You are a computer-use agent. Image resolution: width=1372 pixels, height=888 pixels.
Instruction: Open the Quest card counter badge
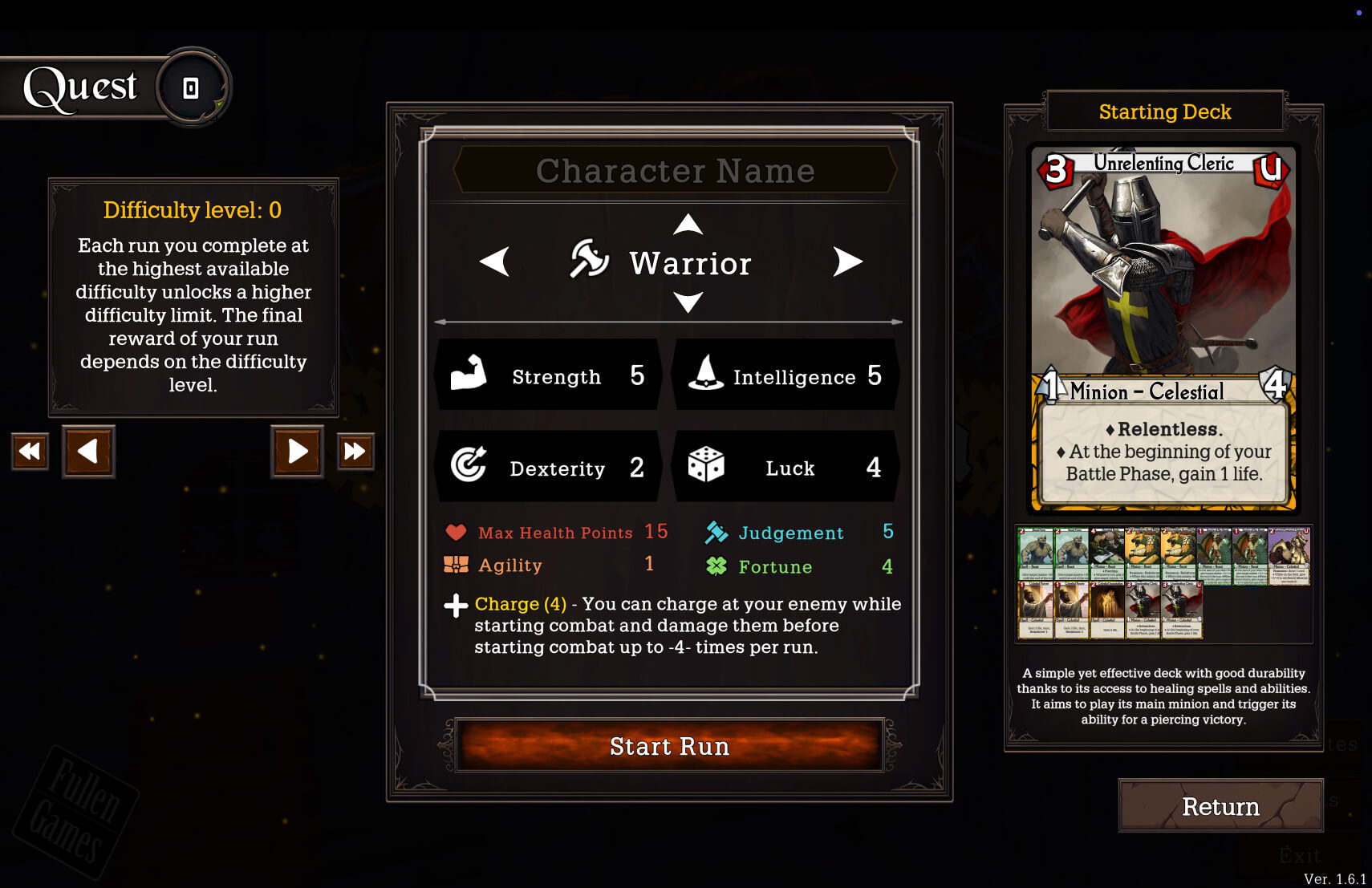click(192, 87)
